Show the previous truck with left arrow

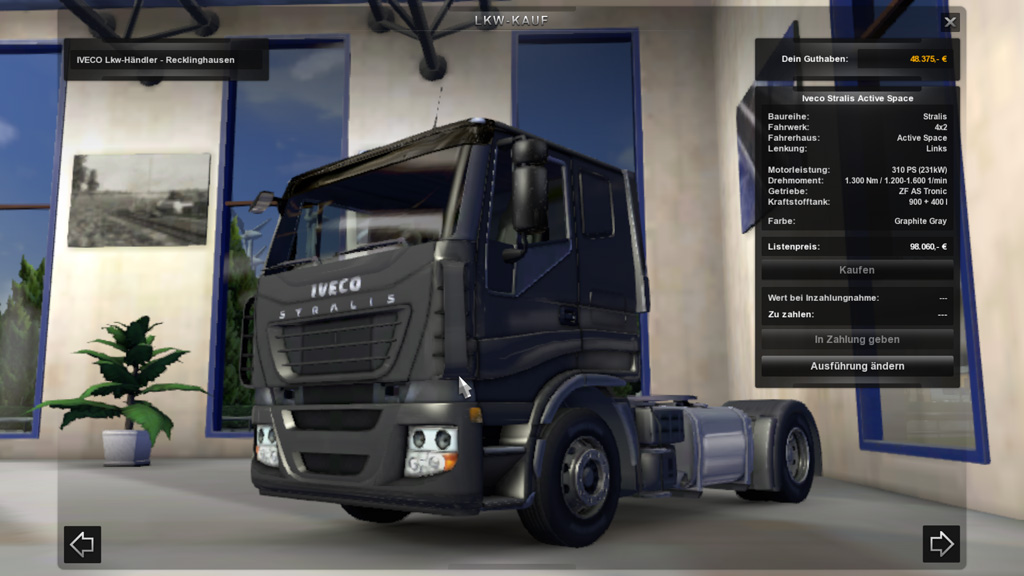[x=82, y=544]
